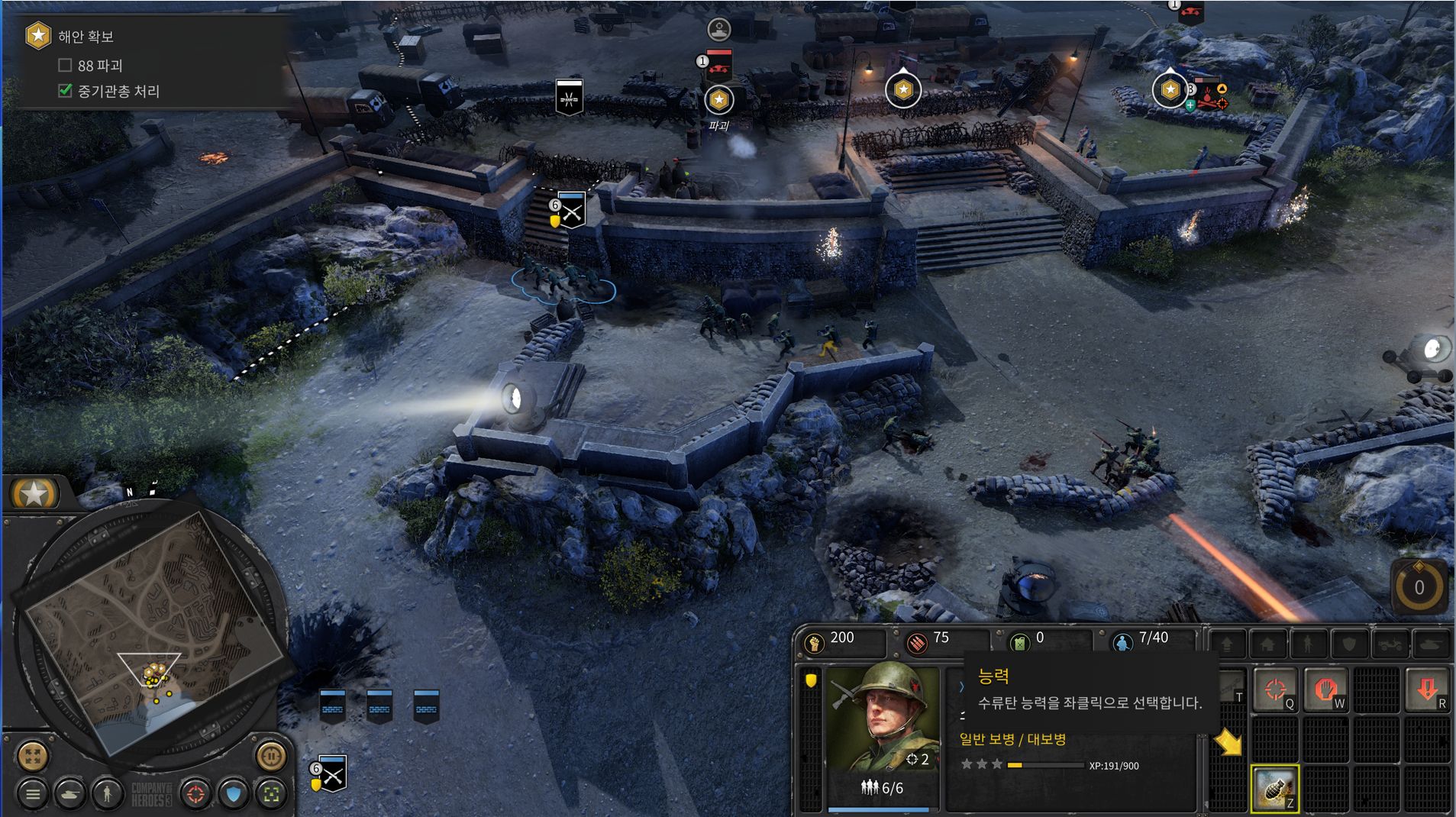This screenshot has height=817, width=1456.
Task: Click the tank icon button under the minimap
Action: tap(70, 794)
